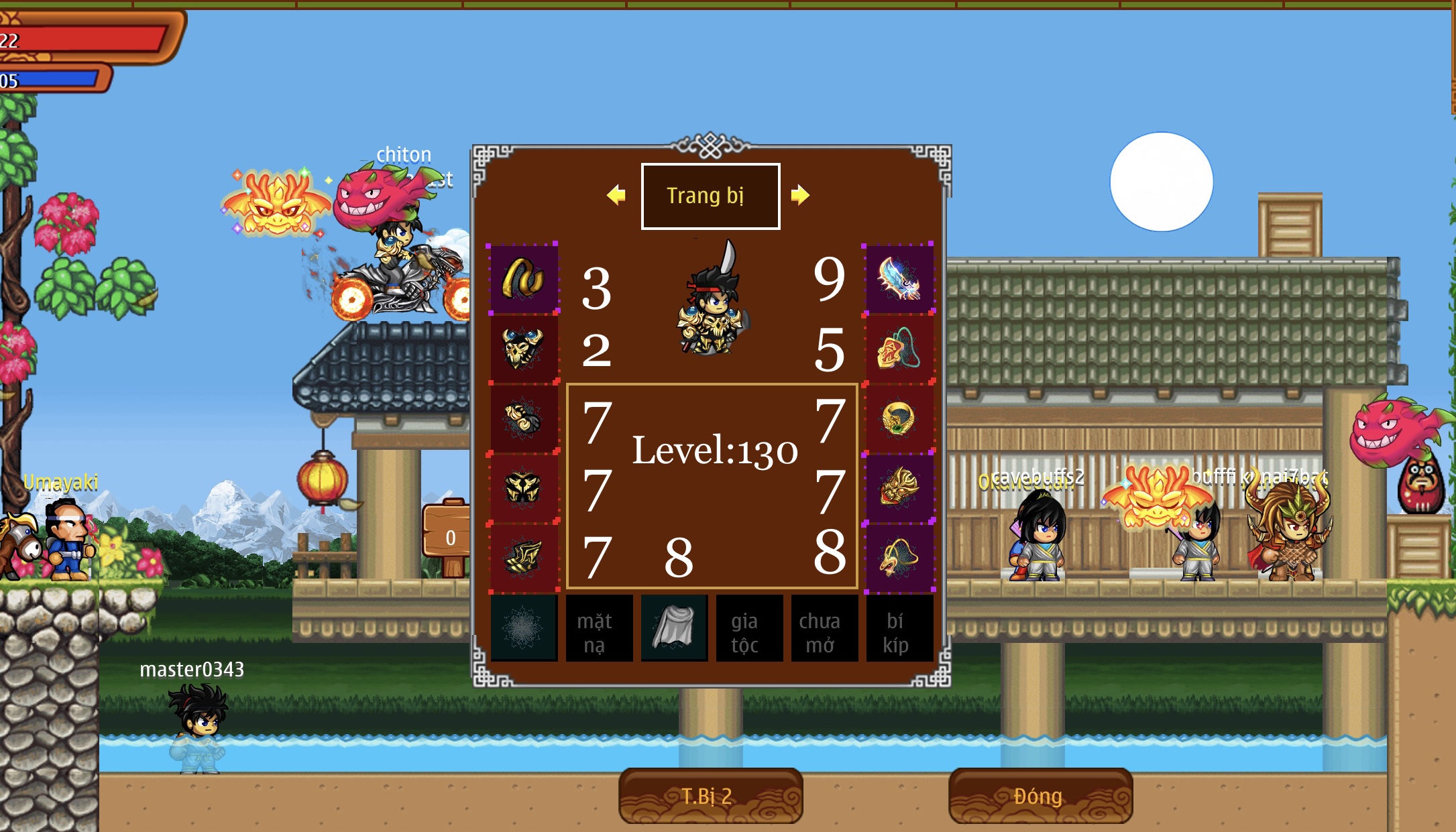Select the golden gloves slot
1456x832 pixels.
click(x=524, y=418)
